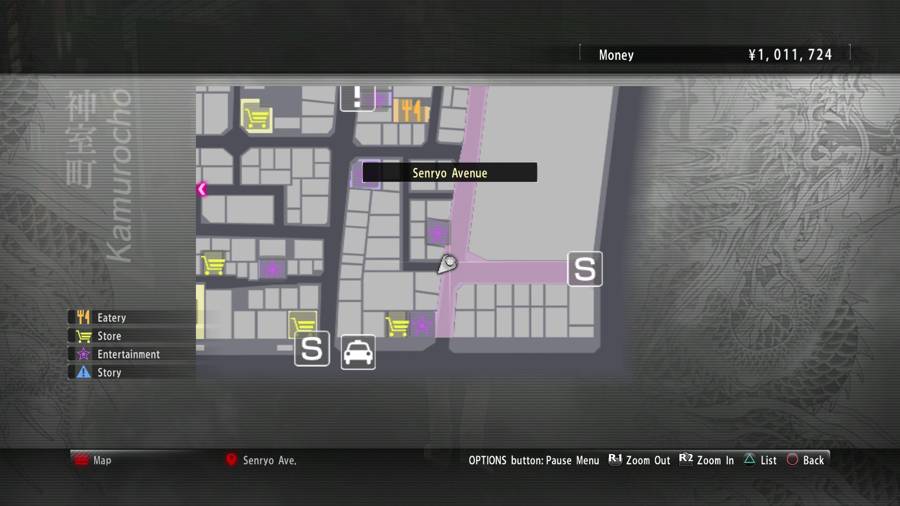Select the Eatery legend entry
The width and height of the screenshot is (900, 506).
tap(111, 318)
